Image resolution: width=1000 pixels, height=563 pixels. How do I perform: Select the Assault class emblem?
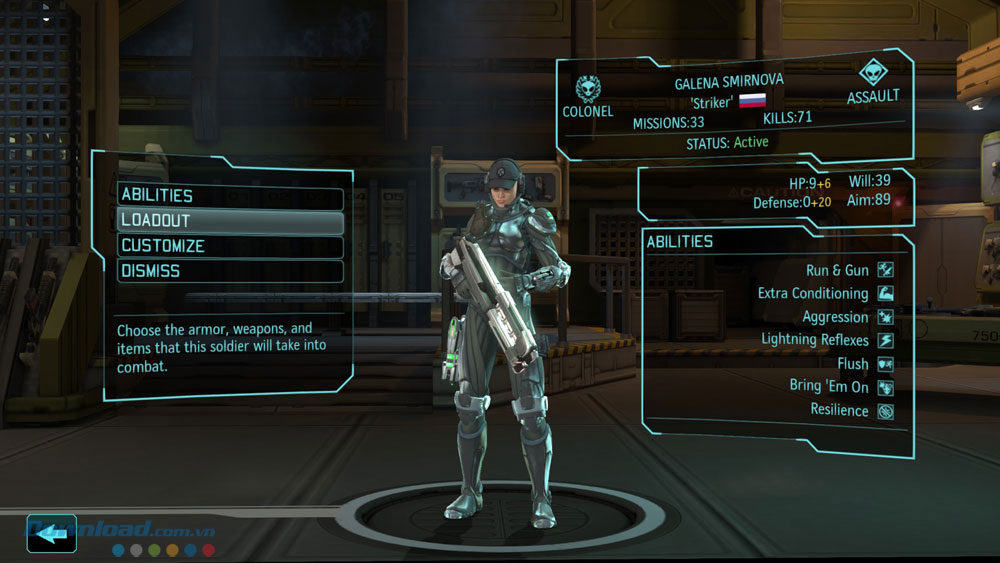pos(872,73)
